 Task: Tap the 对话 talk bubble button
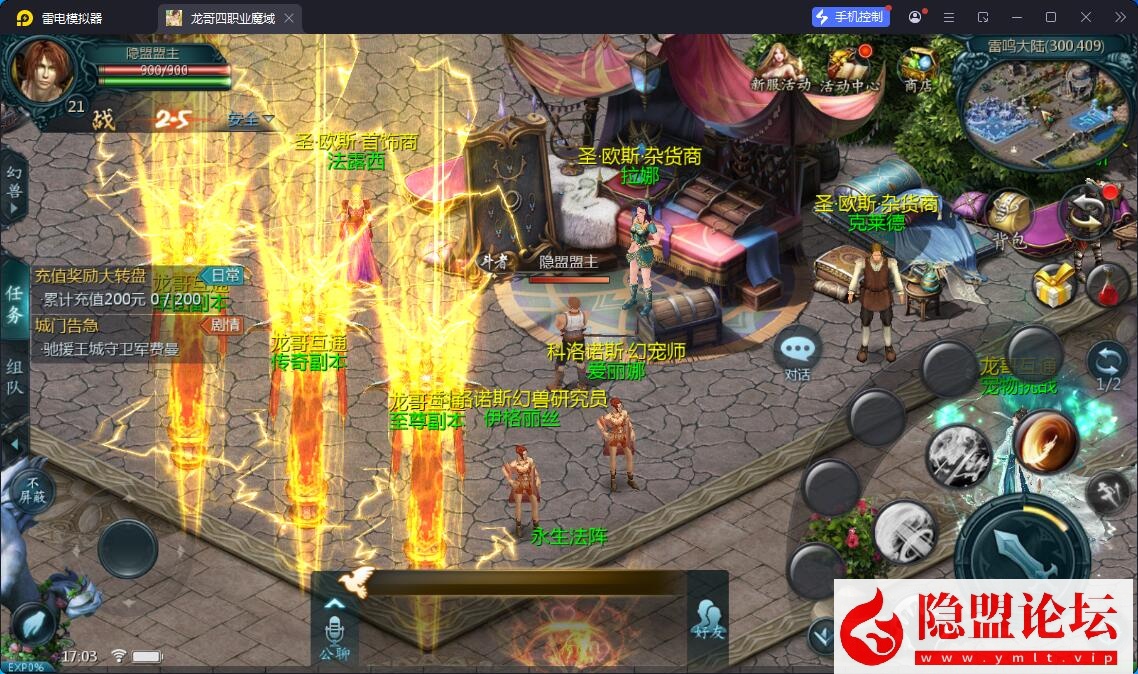(x=797, y=351)
